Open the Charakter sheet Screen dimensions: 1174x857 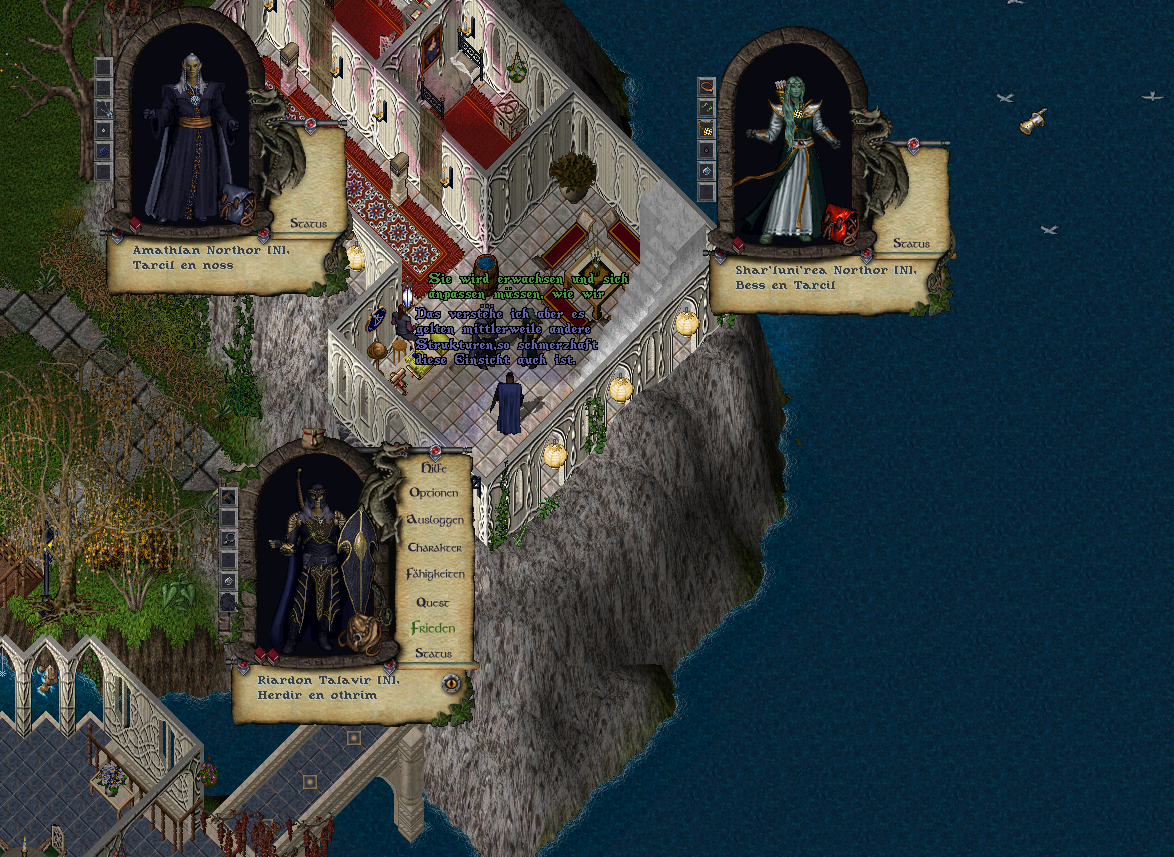(434, 547)
